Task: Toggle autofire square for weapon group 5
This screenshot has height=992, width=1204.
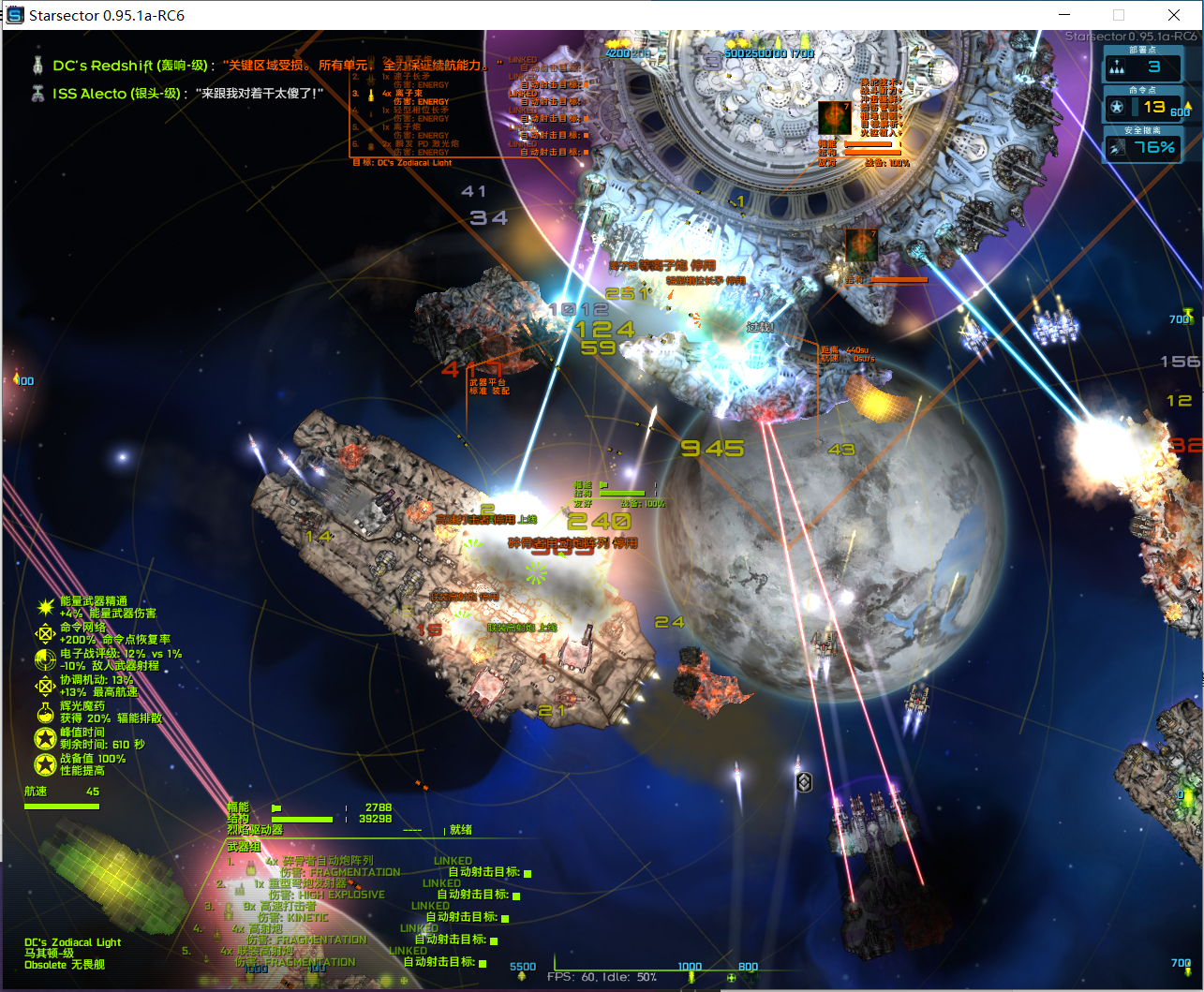Action: tap(483, 963)
